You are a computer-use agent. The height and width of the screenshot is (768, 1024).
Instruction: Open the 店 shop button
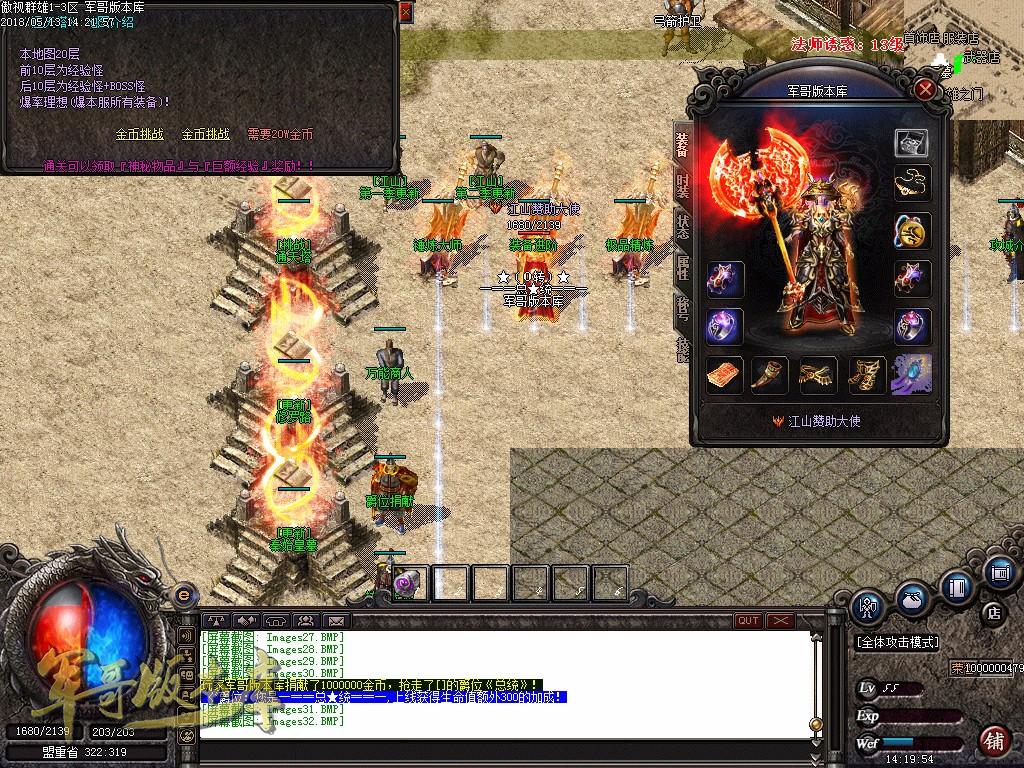coord(994,612)
